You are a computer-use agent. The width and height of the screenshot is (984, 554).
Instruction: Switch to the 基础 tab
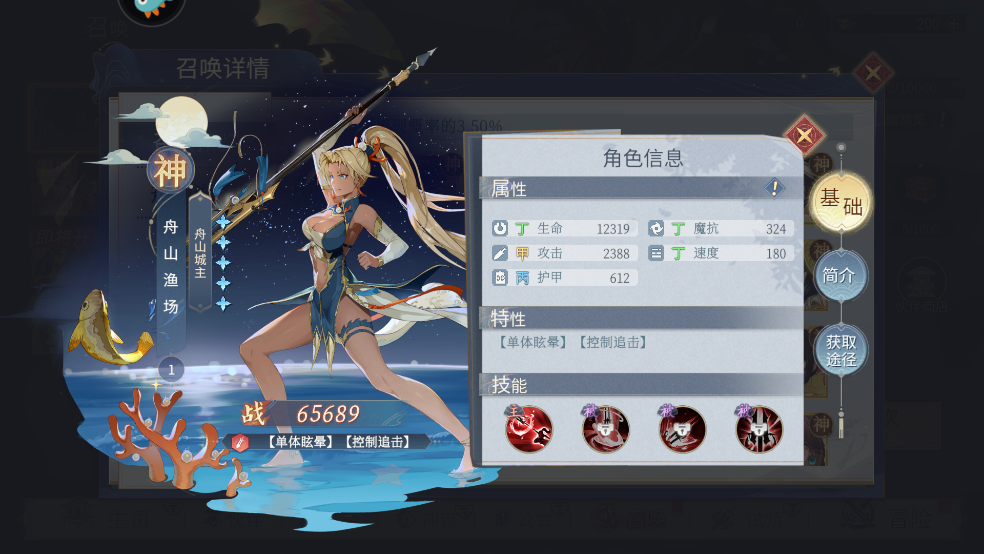point(840,201)
